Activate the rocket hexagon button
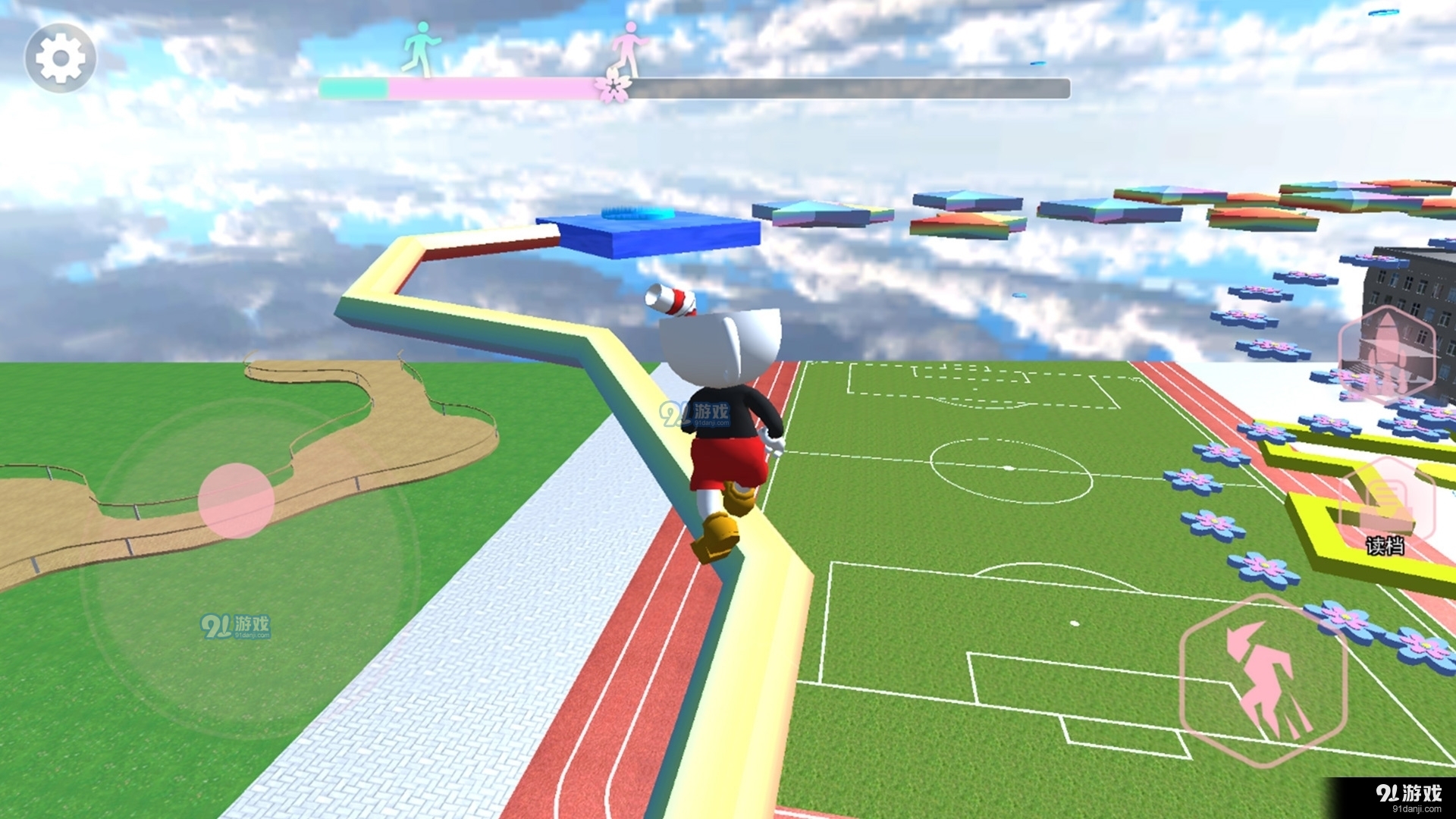 click(x=1387, y=353)
